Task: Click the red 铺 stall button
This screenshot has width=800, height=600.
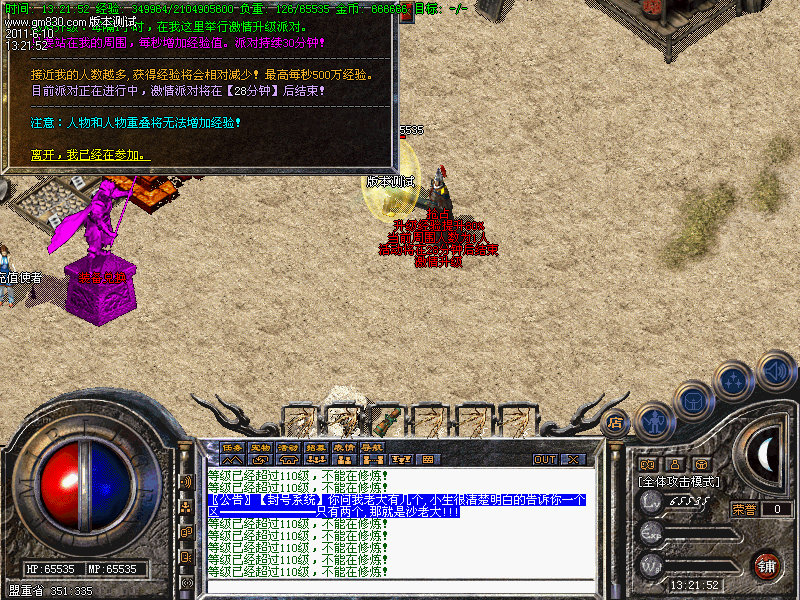Action: point(767,564)
